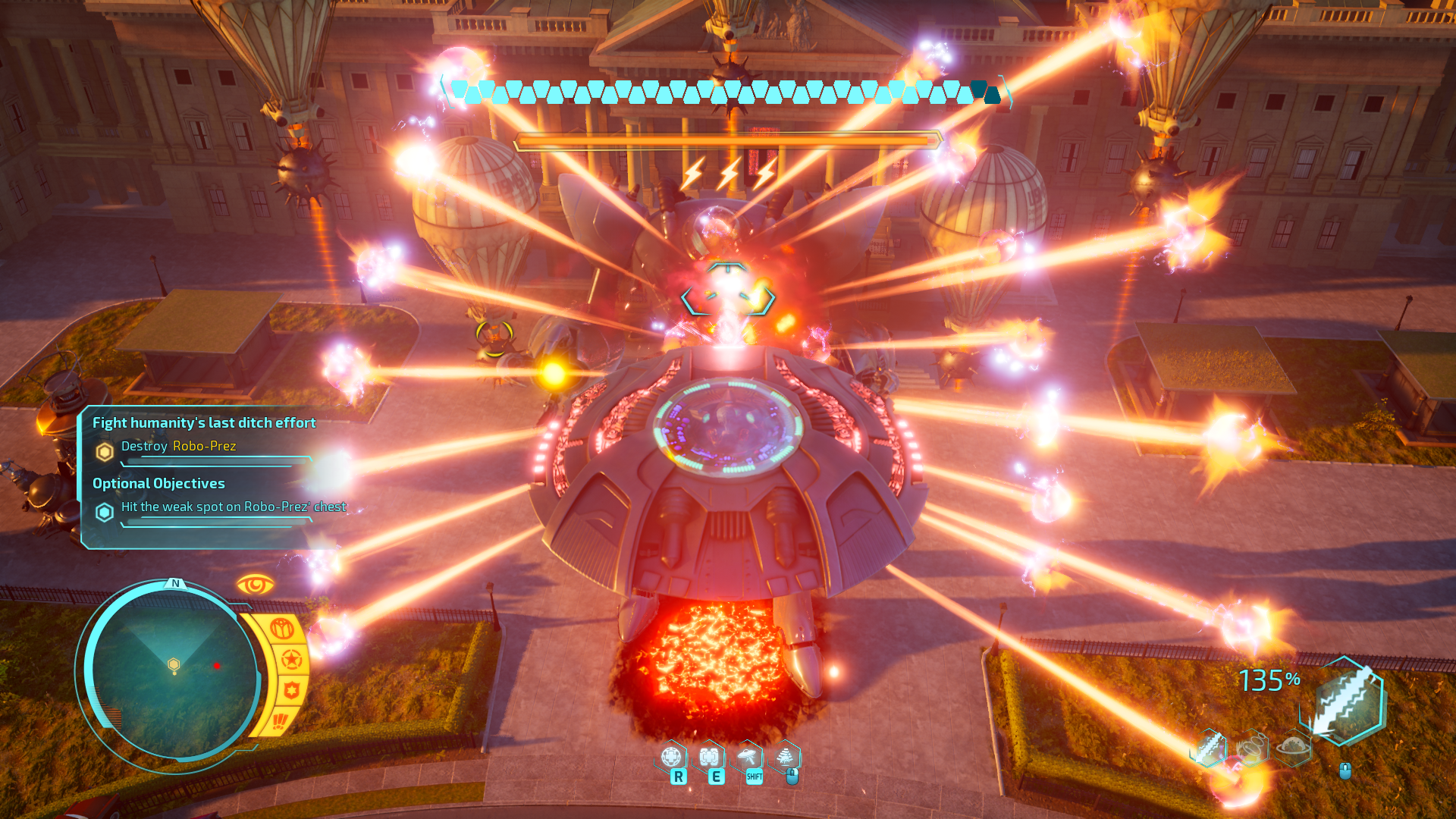The image size is (1456, 819).
Task: Select the double exclamation alert level icon
Action: click(x=280, y=720)
